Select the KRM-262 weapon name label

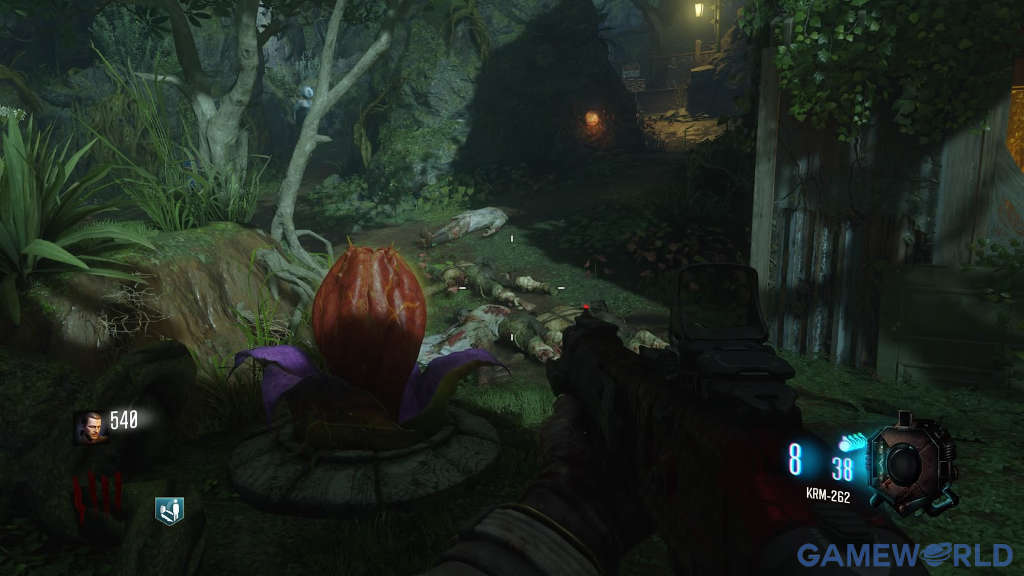click(828, 495)
